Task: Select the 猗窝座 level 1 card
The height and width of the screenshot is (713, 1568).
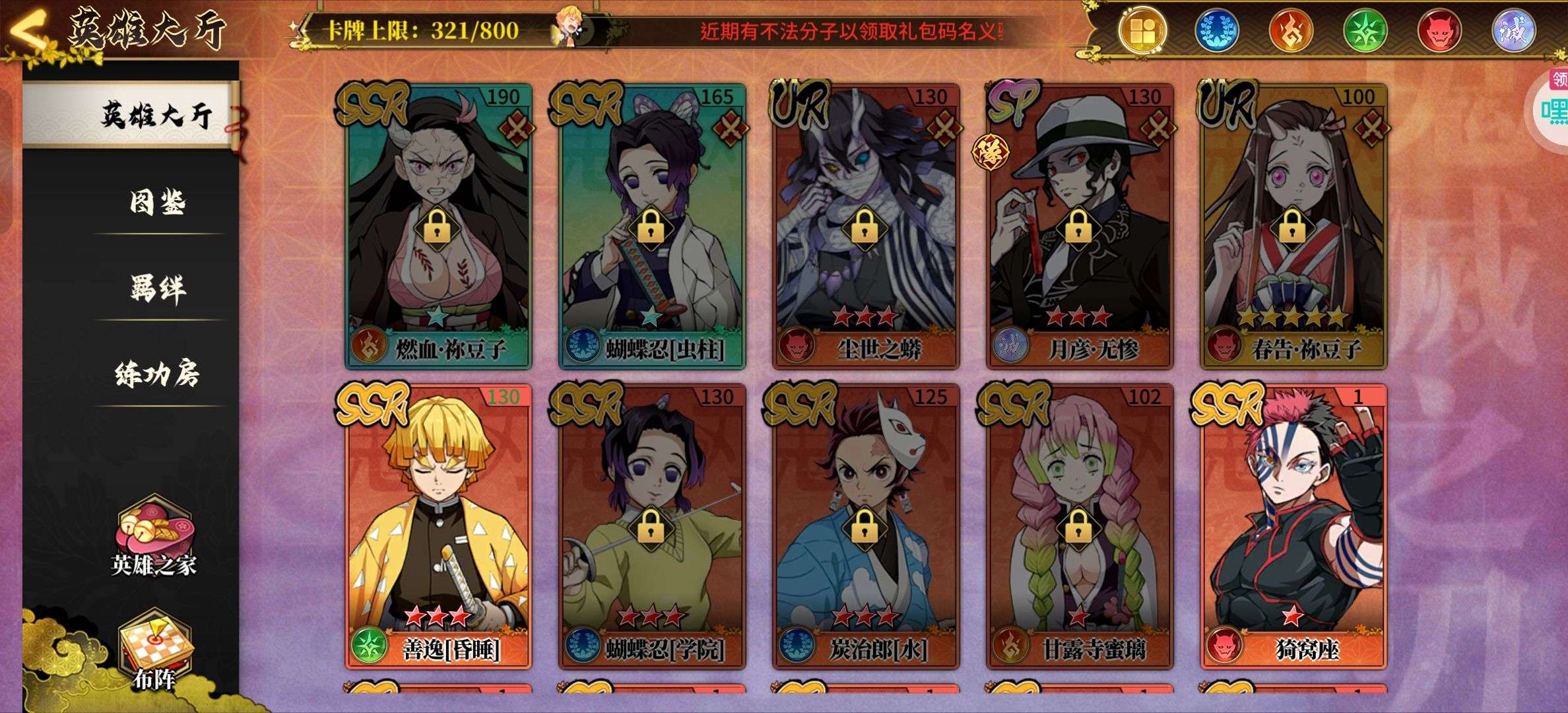Action: pos(1293,525)
